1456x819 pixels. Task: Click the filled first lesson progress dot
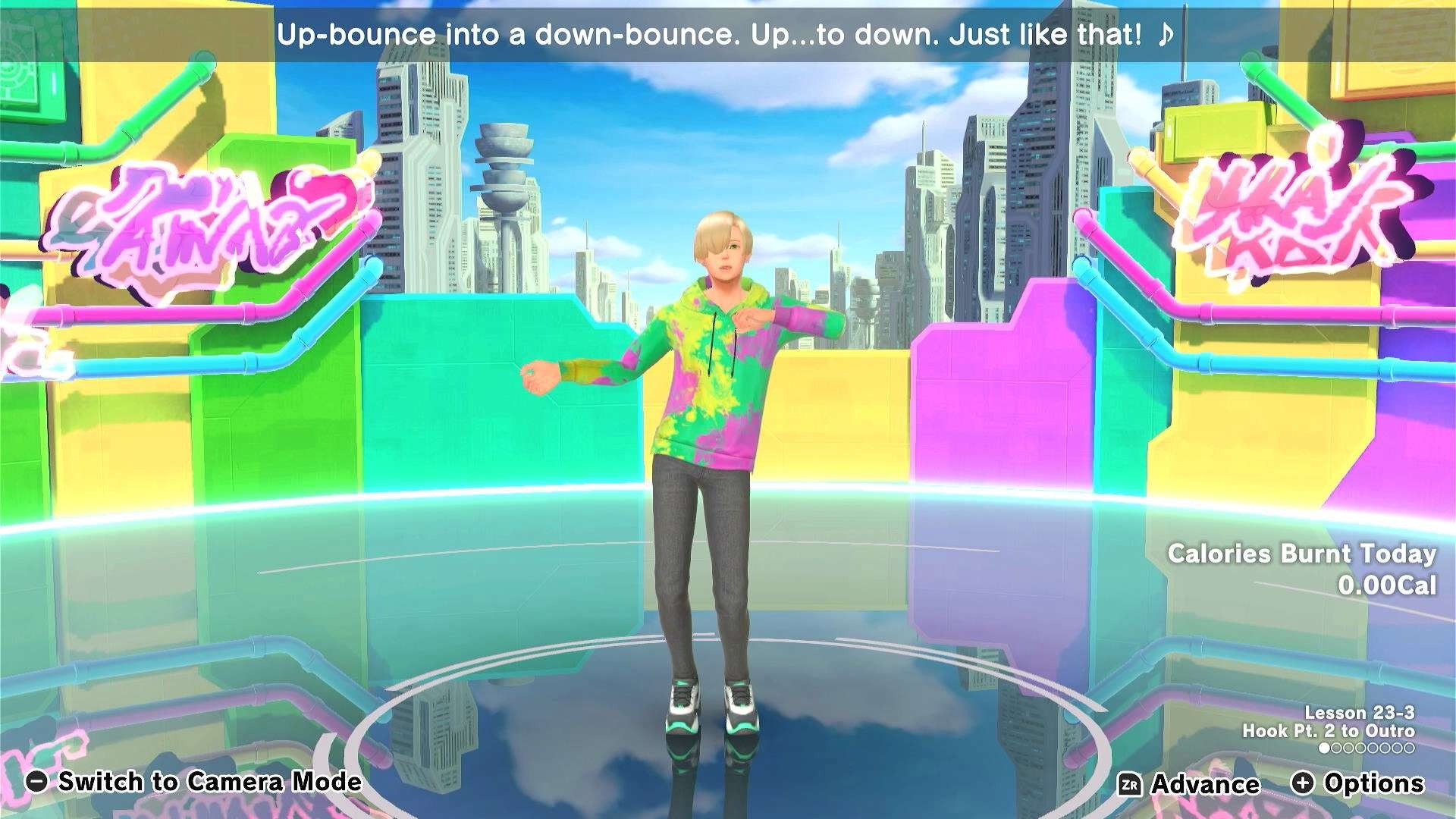click(1324, 748)
